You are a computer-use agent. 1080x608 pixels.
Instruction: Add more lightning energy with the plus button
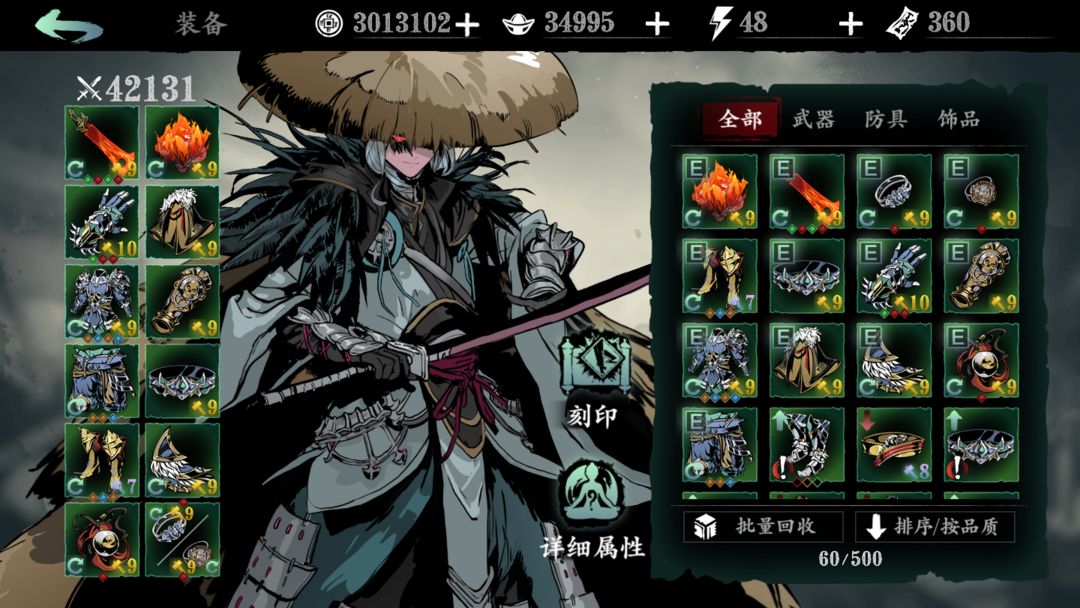(850, 25)
